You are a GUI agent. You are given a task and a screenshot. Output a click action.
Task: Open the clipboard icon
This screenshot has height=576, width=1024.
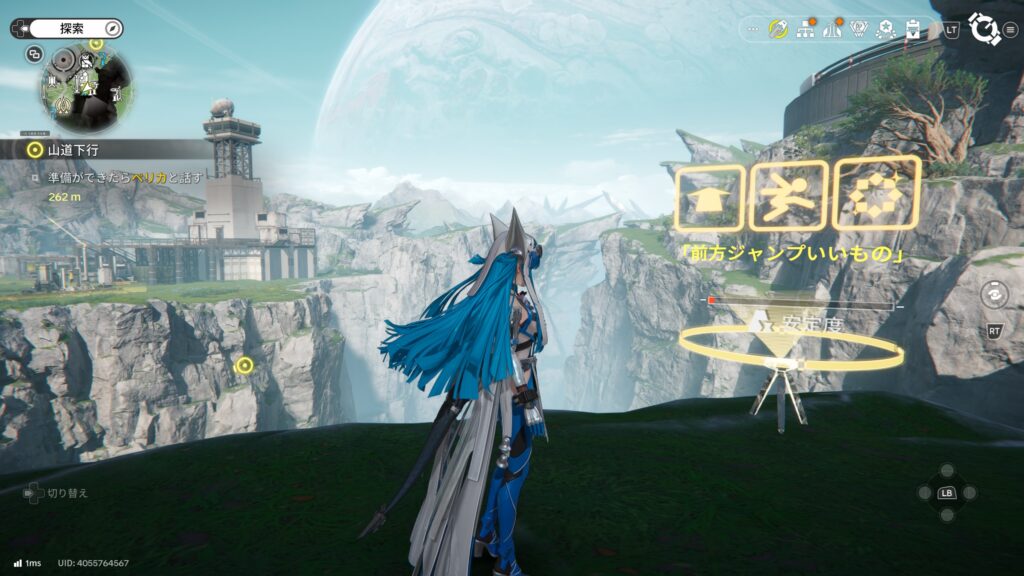(x=912, y=30)
